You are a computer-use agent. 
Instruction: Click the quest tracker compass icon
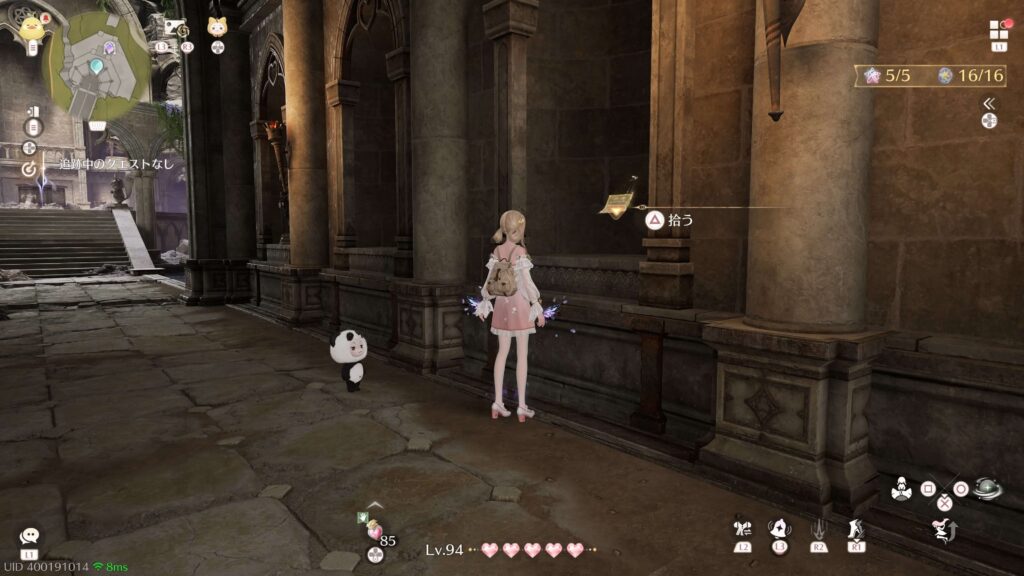coord(30,169)
